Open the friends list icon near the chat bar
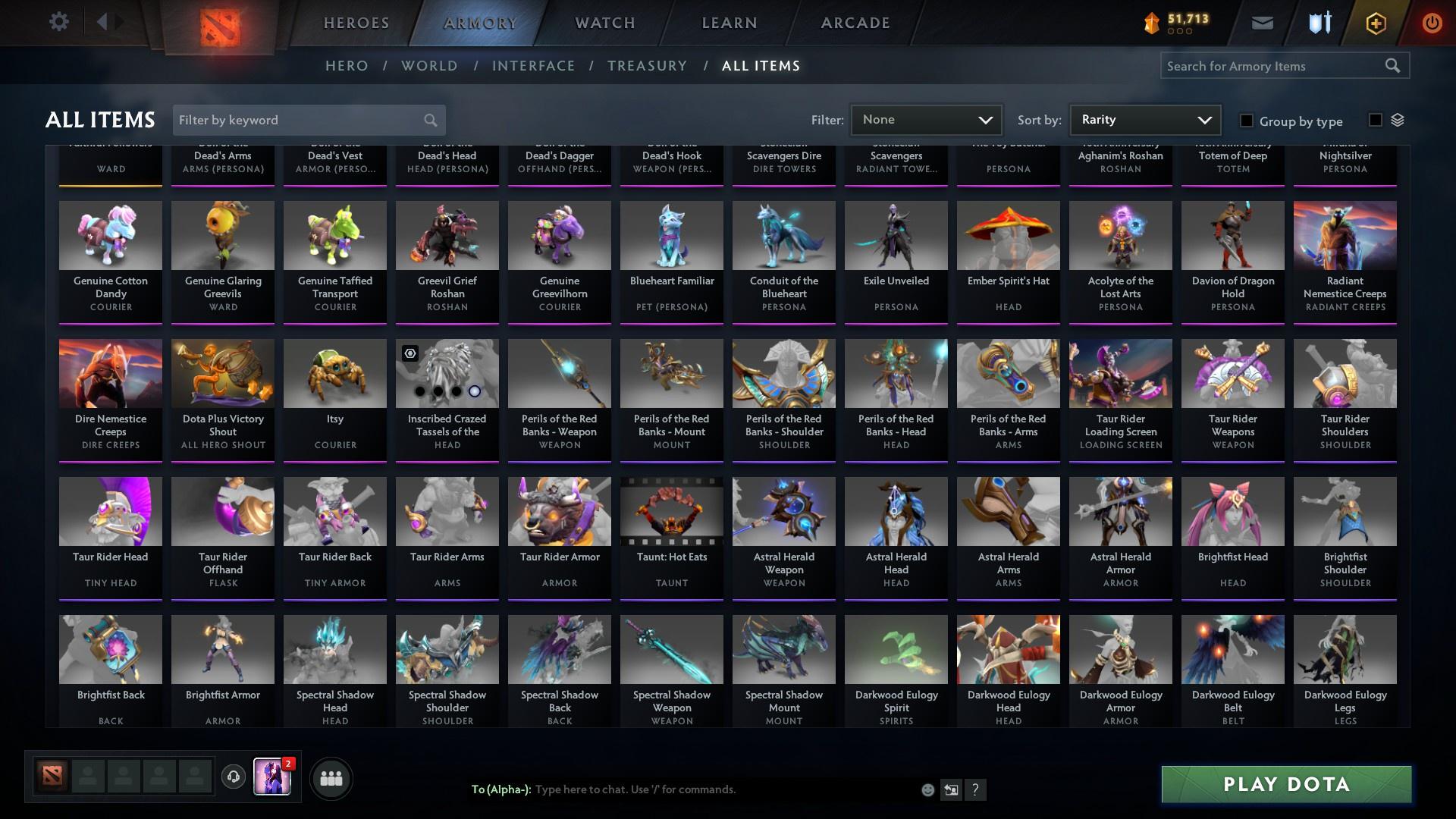The image size is (1456, 819). click(x=331, y=778)
